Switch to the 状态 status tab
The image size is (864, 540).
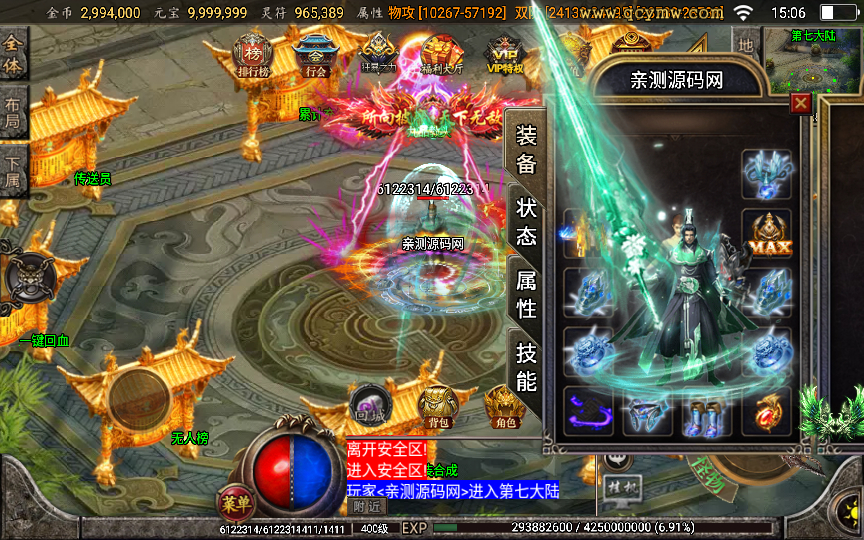[526, 222]
